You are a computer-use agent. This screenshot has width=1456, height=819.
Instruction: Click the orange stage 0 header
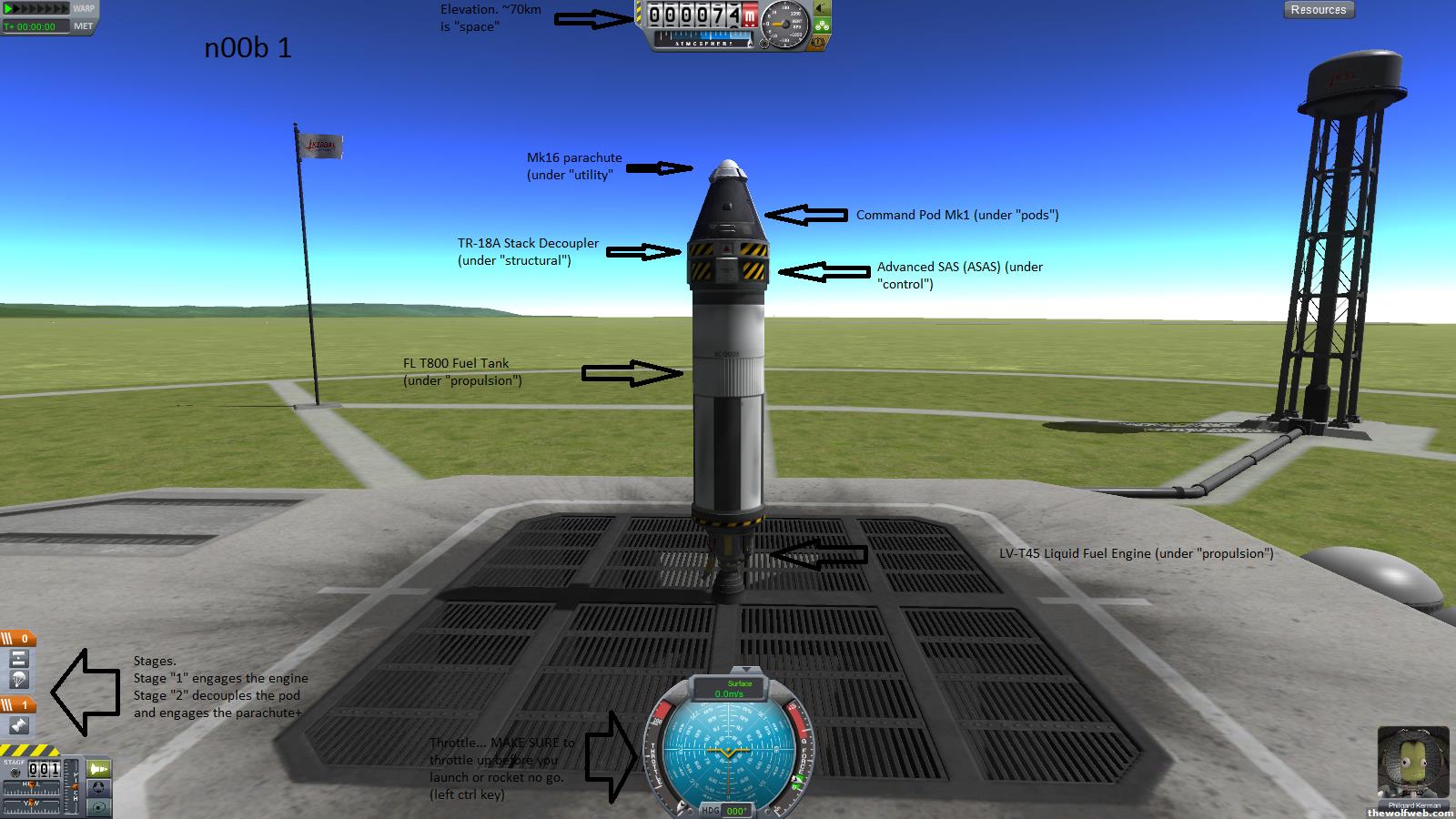[18, 639]
